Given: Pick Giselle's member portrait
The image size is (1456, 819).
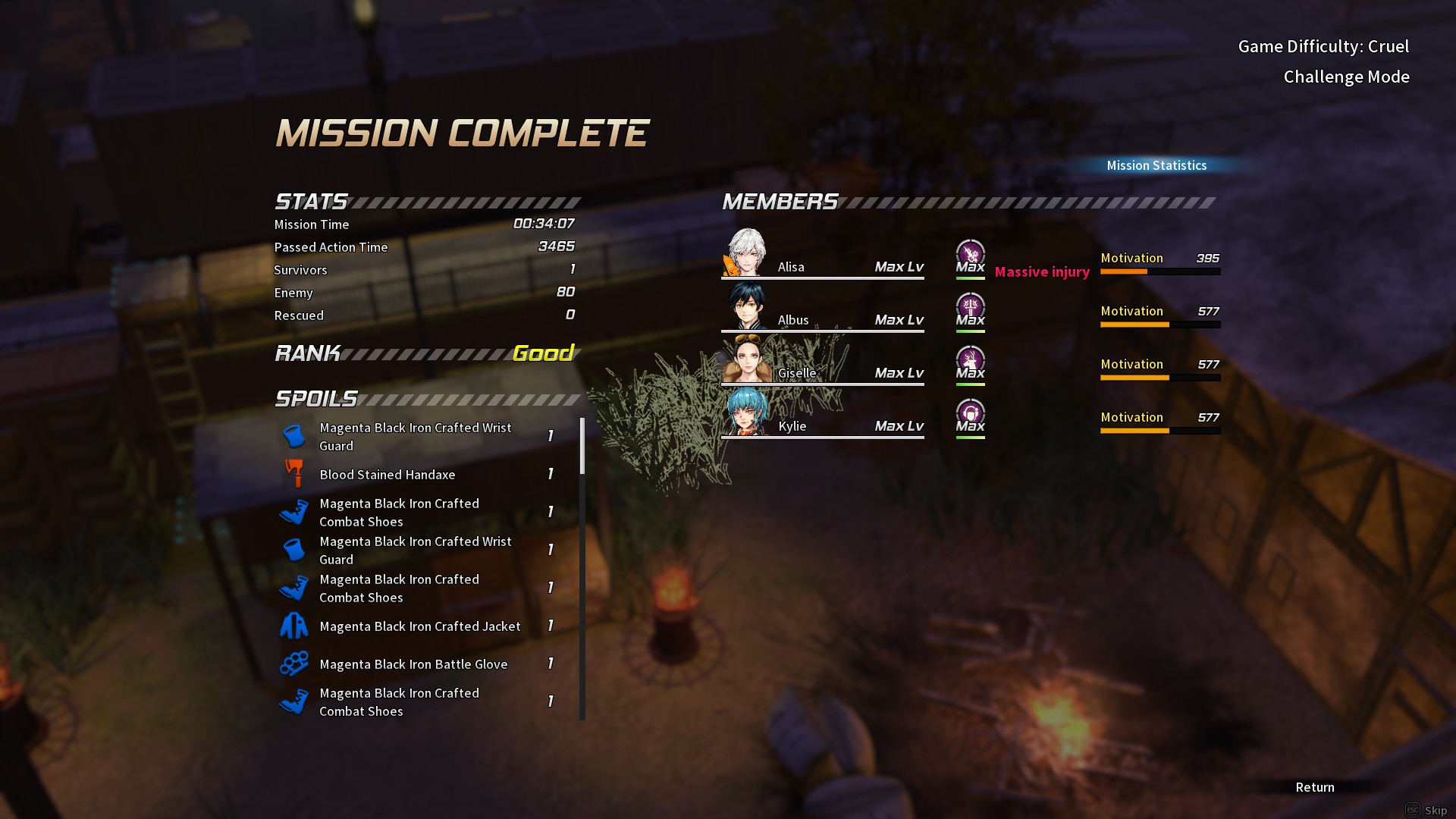Looking at the screenshot, I should click(x=747, y=359).
